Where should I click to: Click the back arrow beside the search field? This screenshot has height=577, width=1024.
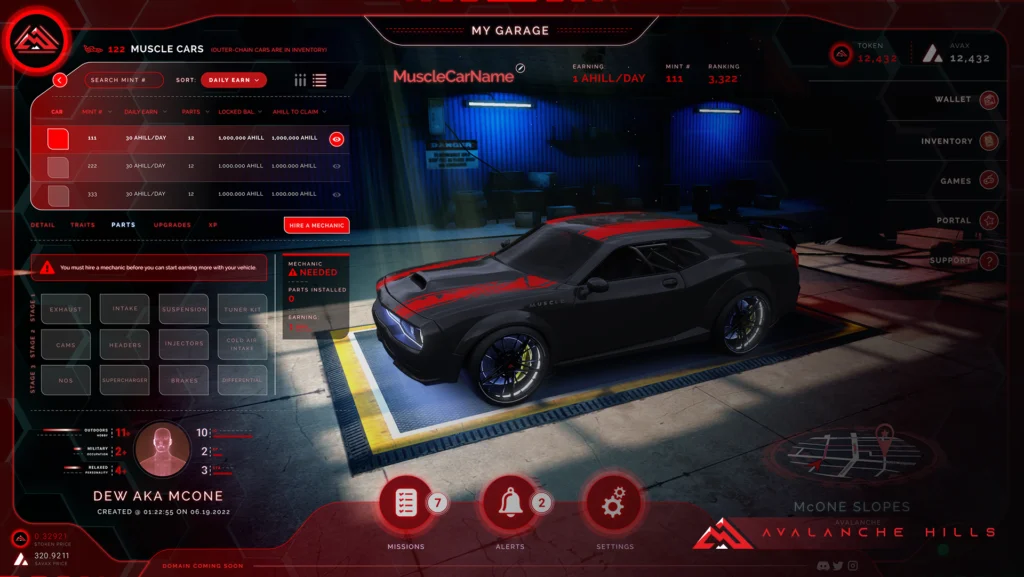point(60,80)
